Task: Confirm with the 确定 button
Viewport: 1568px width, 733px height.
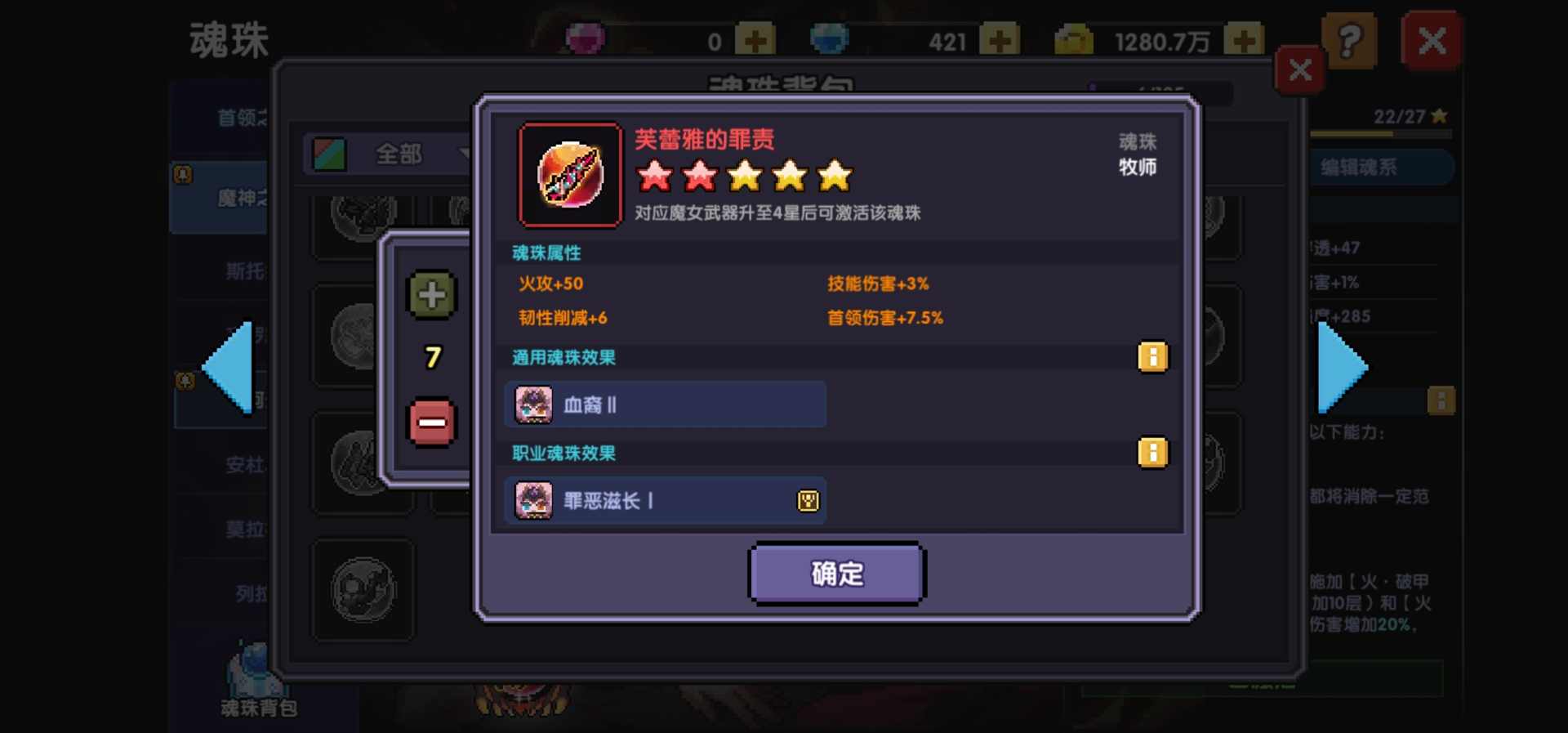Action: coord(836,574)
